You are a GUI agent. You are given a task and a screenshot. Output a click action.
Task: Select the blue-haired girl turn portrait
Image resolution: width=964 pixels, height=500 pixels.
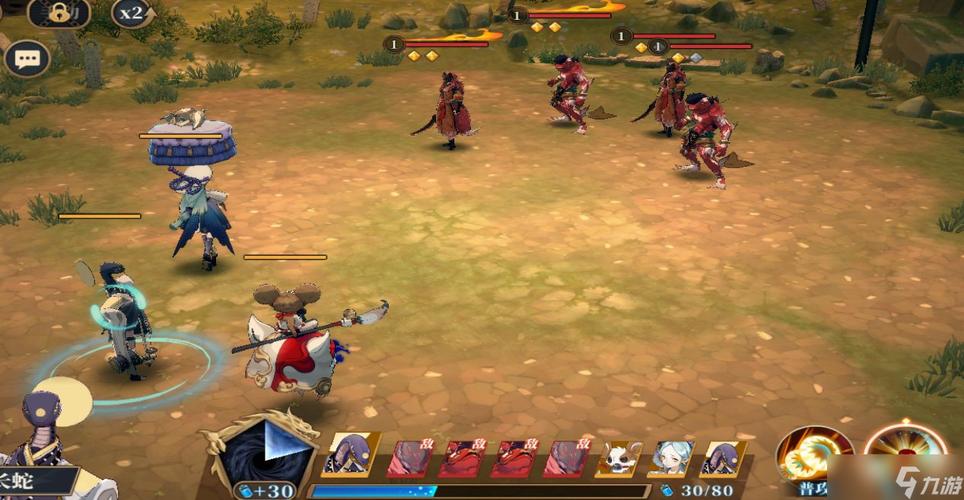pos(673,458)
